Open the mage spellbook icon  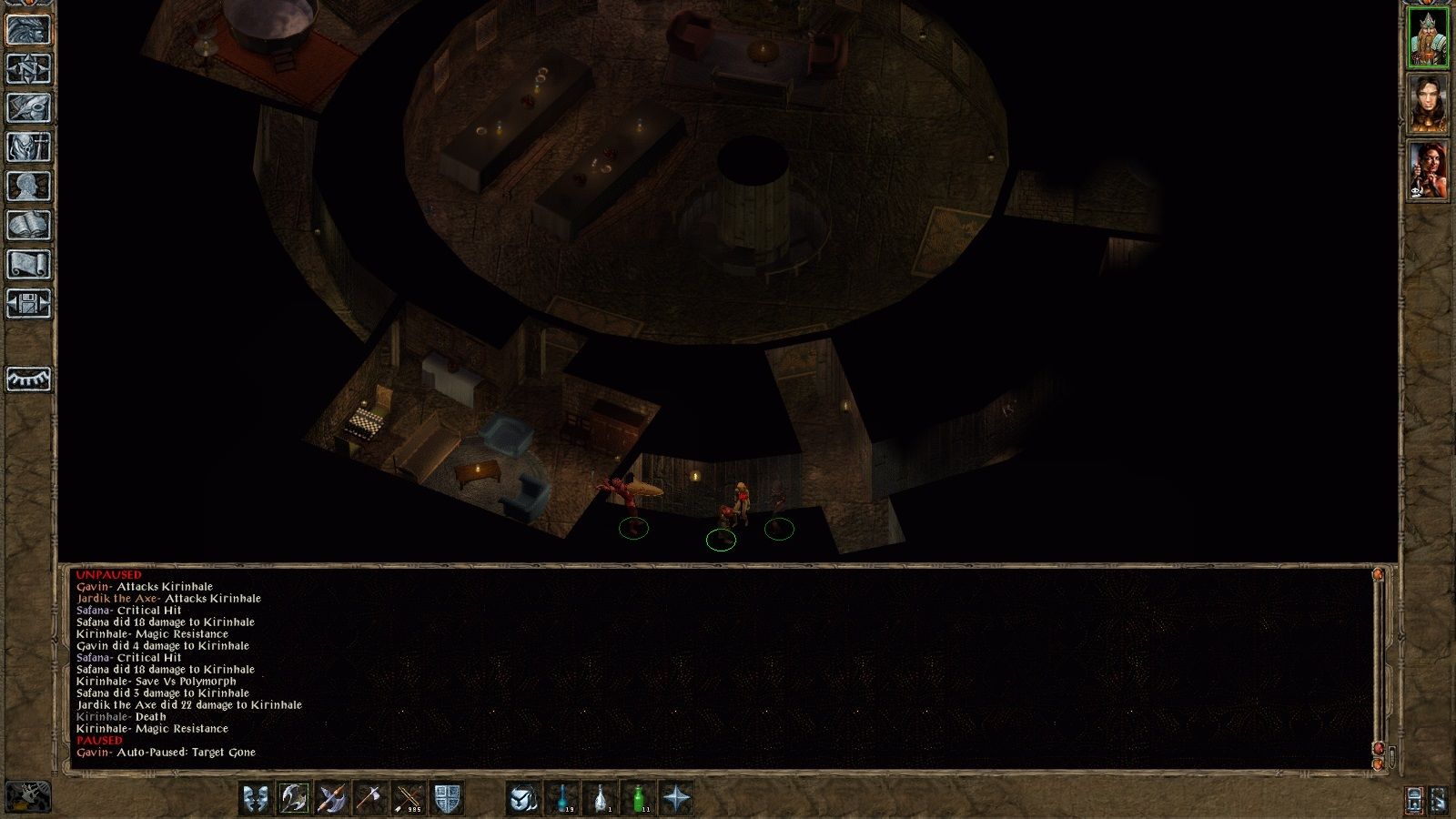pyautogui.click(x=29, y=226)
